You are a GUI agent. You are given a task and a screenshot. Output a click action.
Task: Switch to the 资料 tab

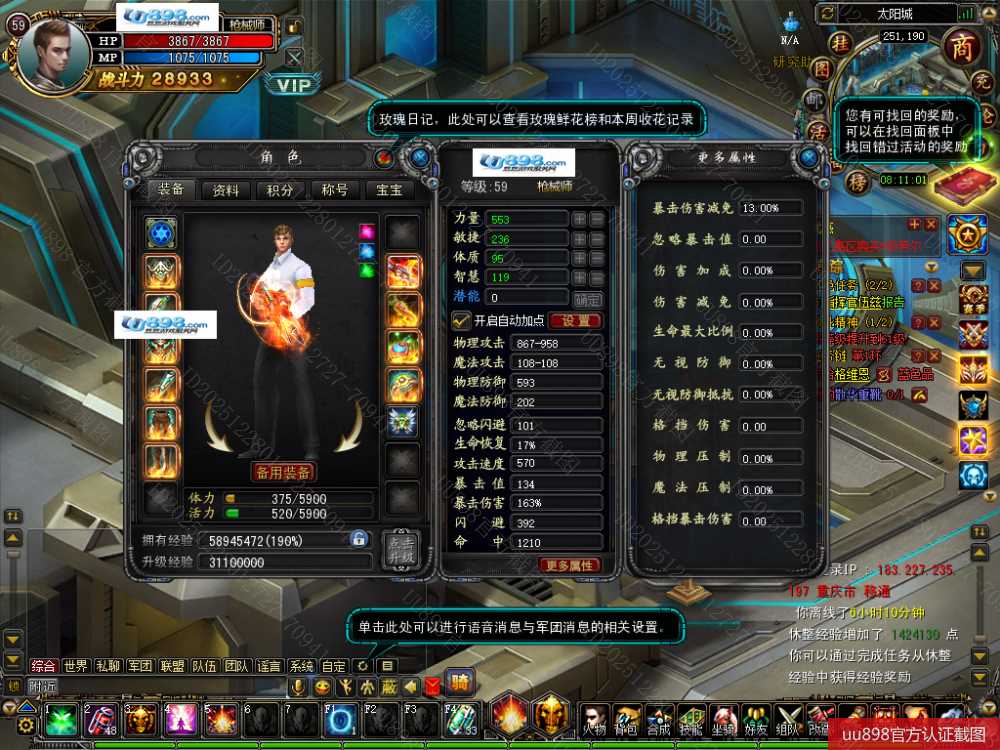pyautogui.click(x=226, y=190)
